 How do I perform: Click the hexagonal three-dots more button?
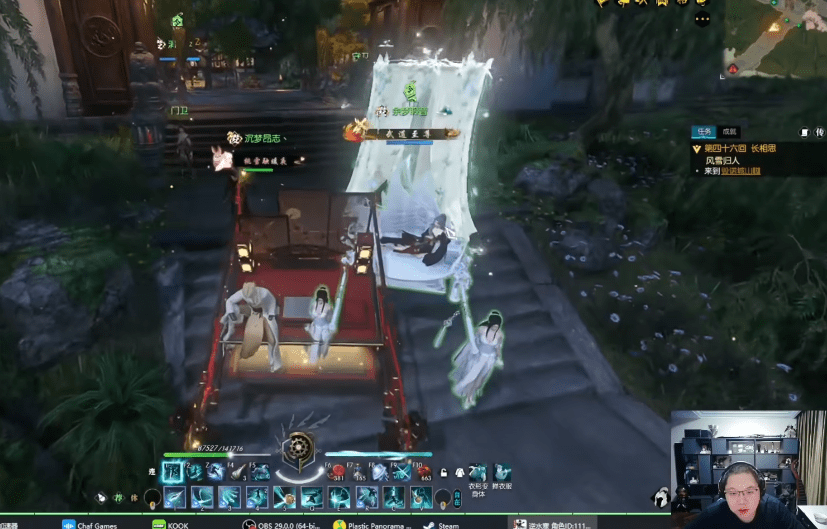pyautogui.click(x=702, y=18)
